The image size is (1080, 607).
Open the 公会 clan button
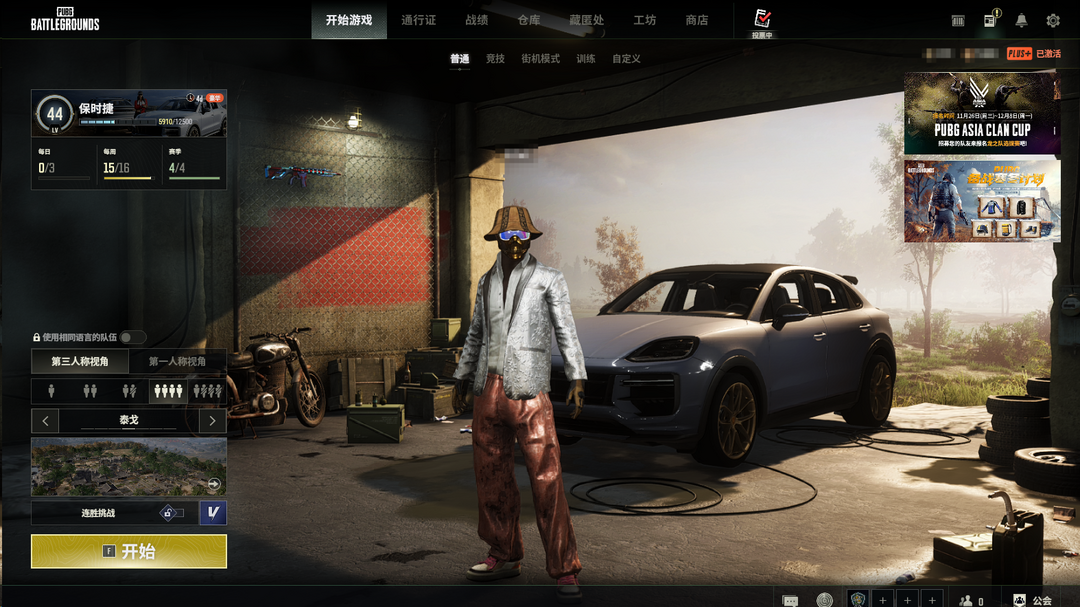[x=1033, y=600]
